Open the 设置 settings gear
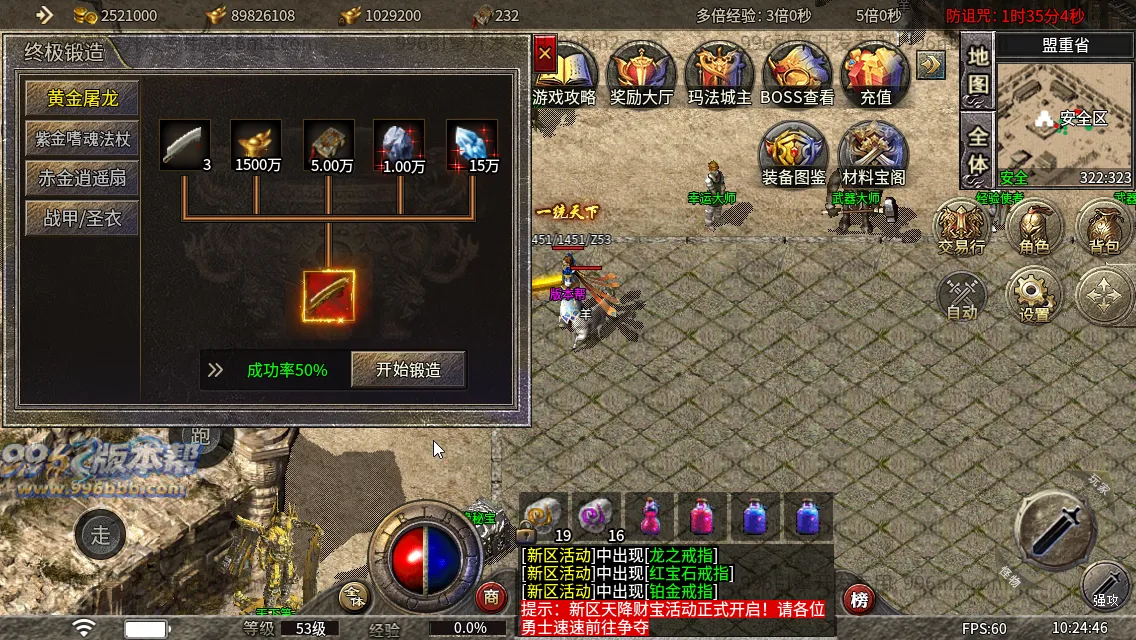 1034,296
